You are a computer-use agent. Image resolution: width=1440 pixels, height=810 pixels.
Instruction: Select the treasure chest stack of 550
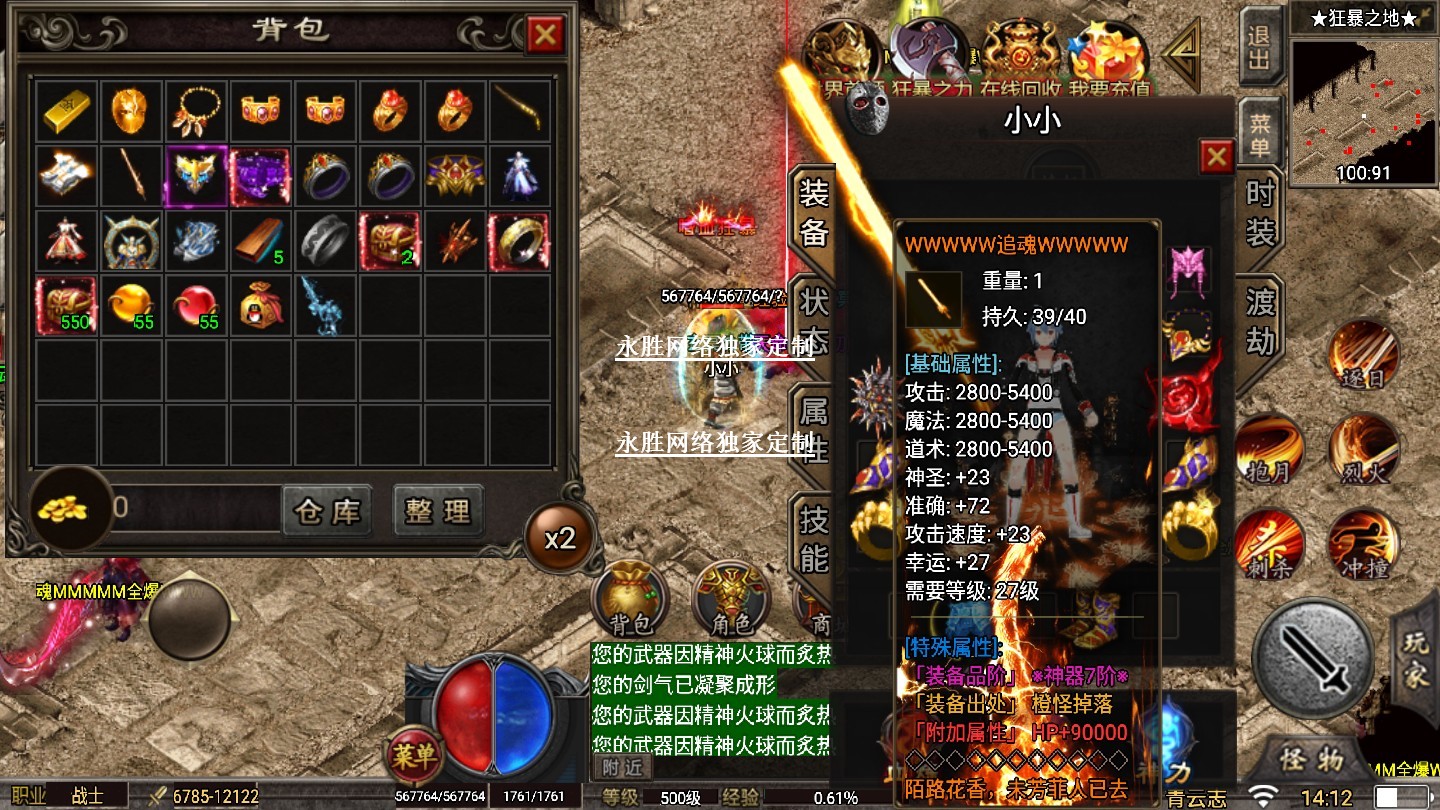point(67,304)
